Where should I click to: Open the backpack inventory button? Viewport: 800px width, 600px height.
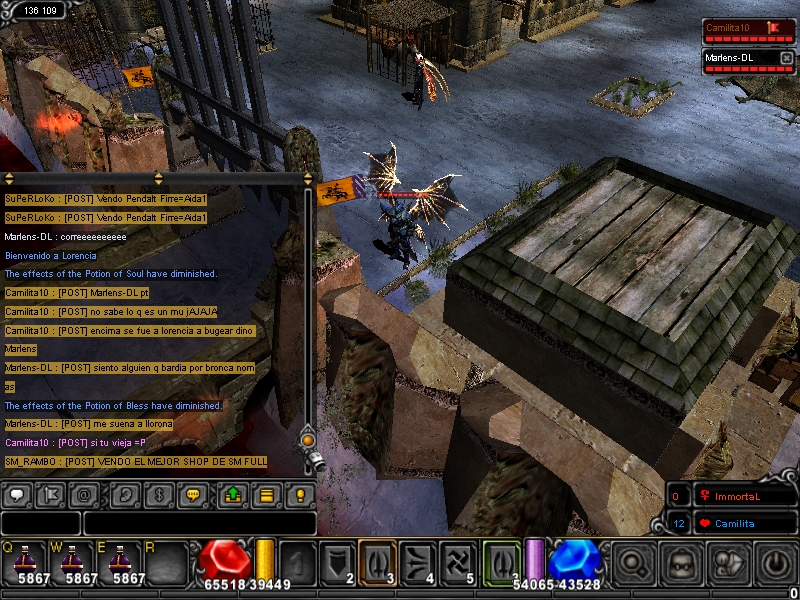(x=681, y=563)
